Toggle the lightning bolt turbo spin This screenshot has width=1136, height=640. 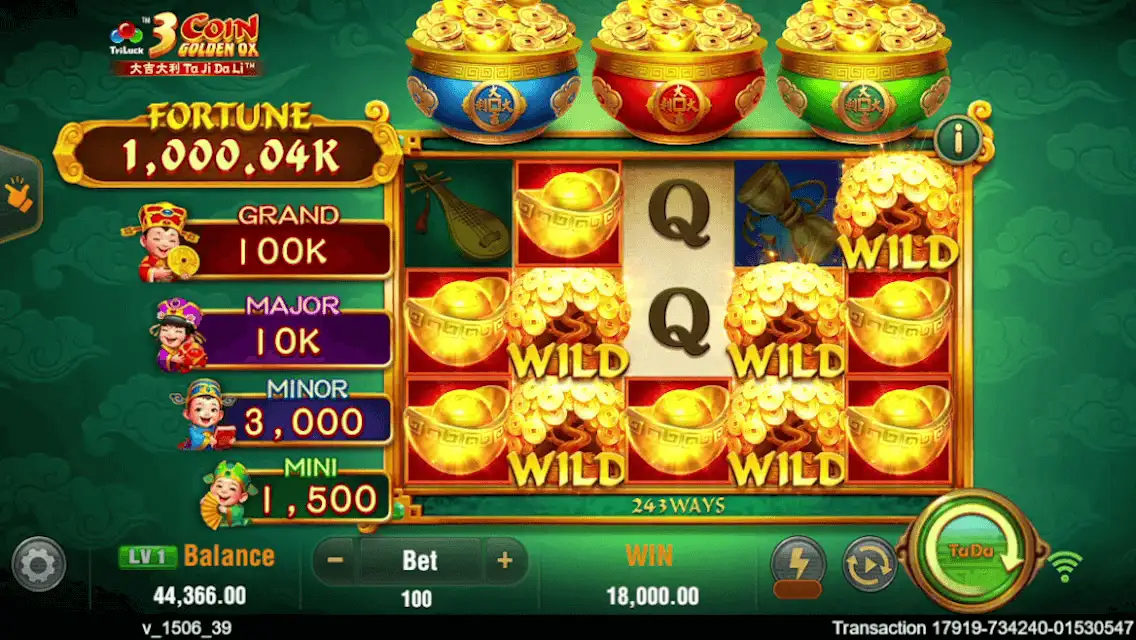tap(797, 563)
